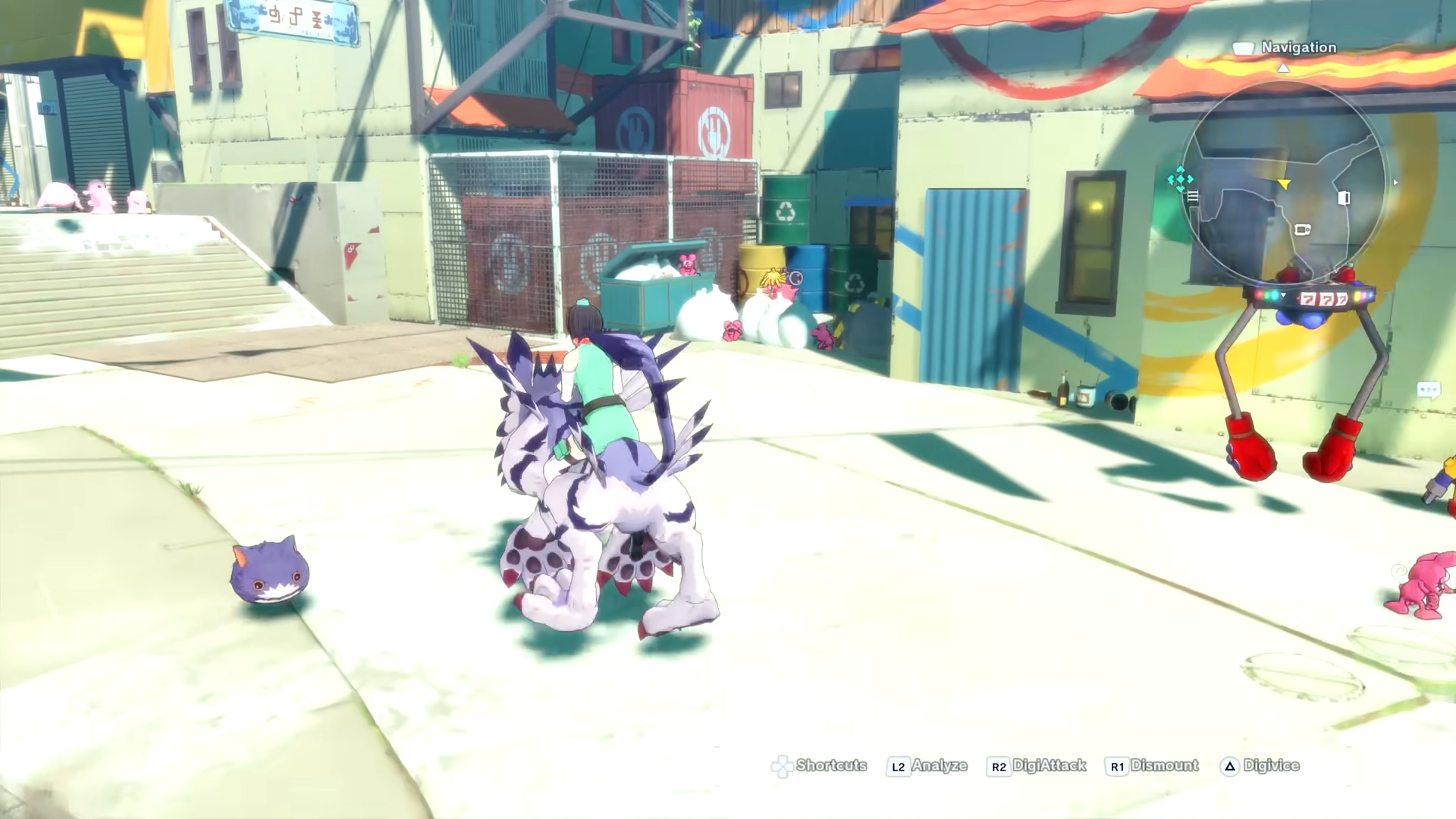Screen dimensions: 1456x819
Task: Click the R2 button prompt icon
Action: [998, 765]
